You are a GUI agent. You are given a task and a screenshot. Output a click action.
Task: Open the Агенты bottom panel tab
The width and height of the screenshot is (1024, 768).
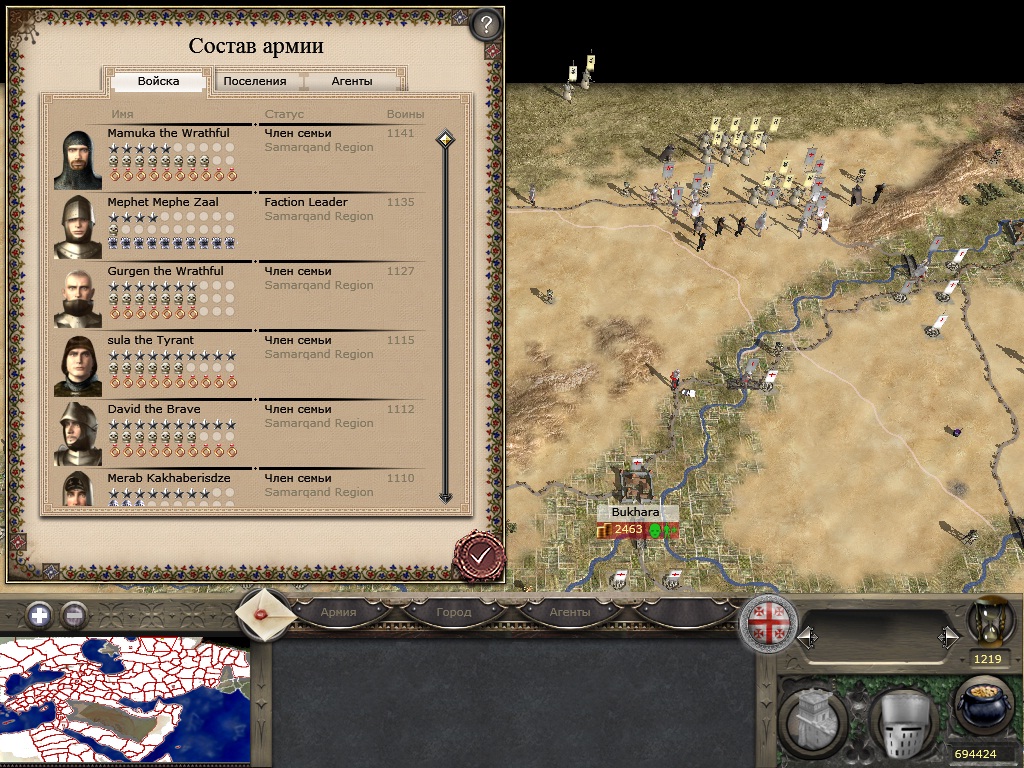click(x=569, y=612)
